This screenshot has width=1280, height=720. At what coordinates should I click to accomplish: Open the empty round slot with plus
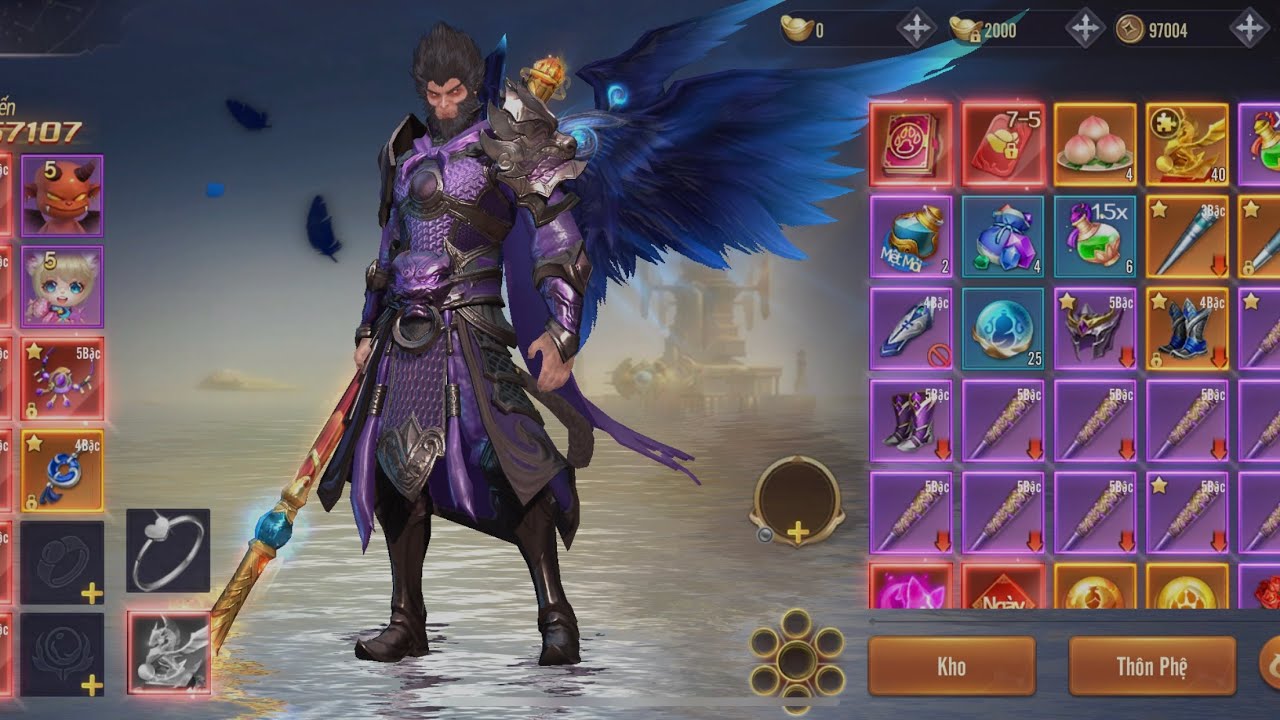pos(797,502)
